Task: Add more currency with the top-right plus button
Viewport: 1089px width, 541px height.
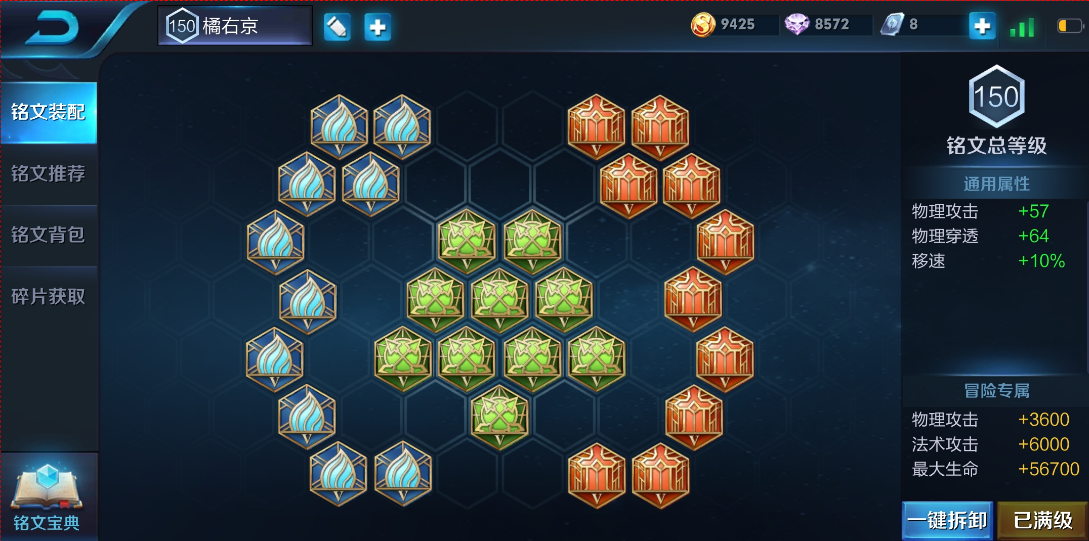Action: click(x=982, y=27)
